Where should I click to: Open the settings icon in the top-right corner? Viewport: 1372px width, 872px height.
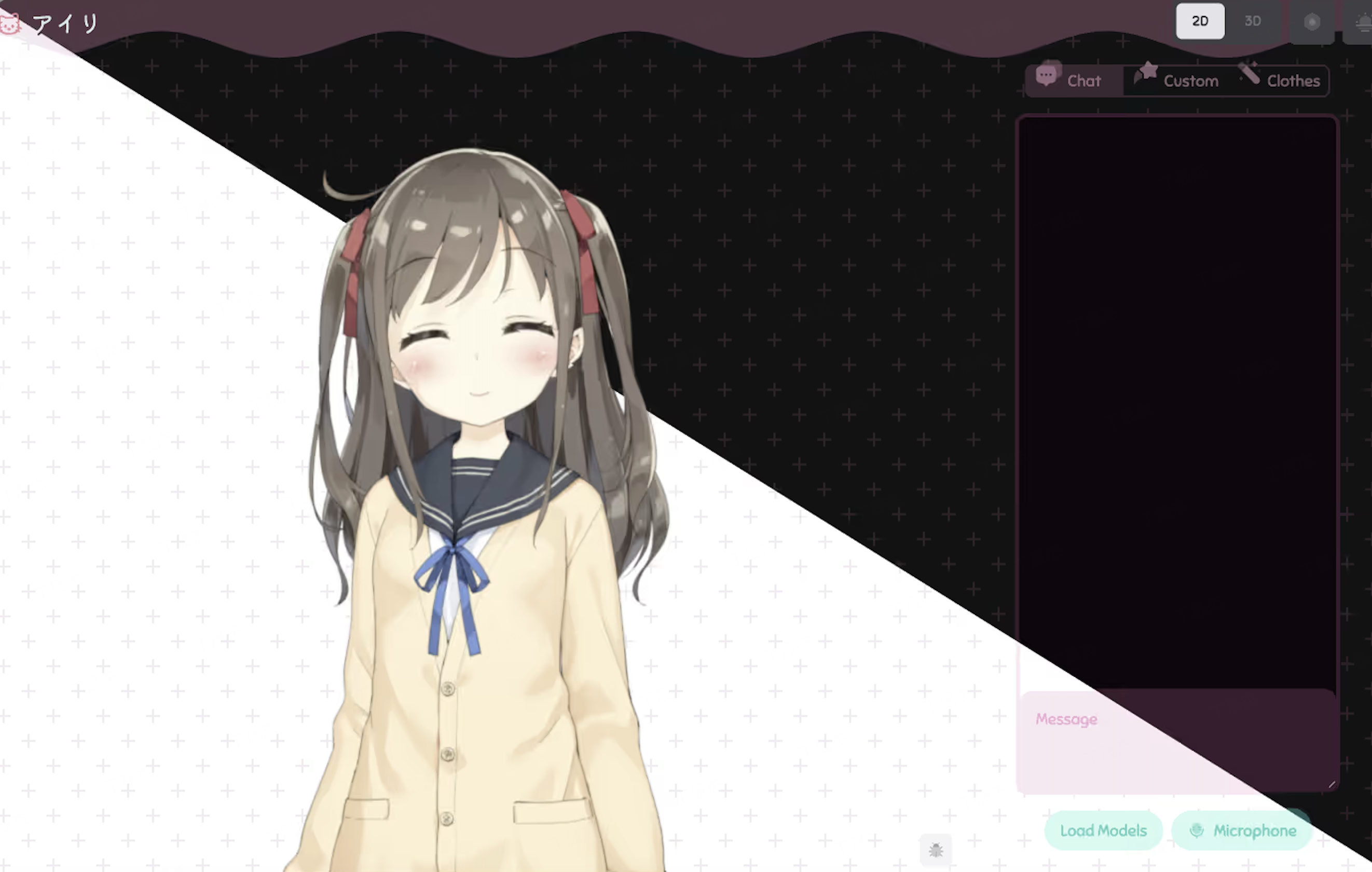(1312, 22)
